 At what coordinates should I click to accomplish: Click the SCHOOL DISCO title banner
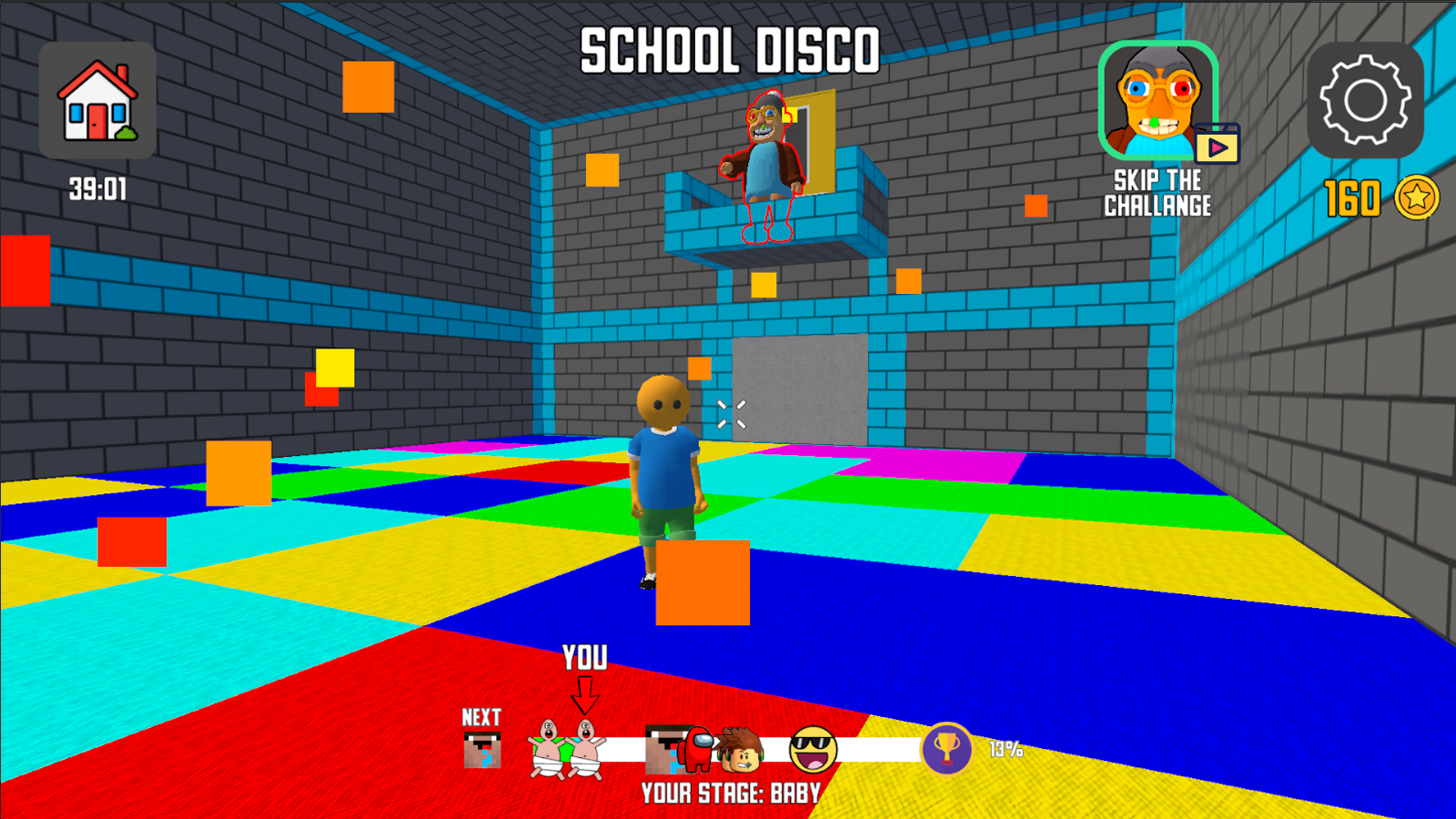coord(728,52)
